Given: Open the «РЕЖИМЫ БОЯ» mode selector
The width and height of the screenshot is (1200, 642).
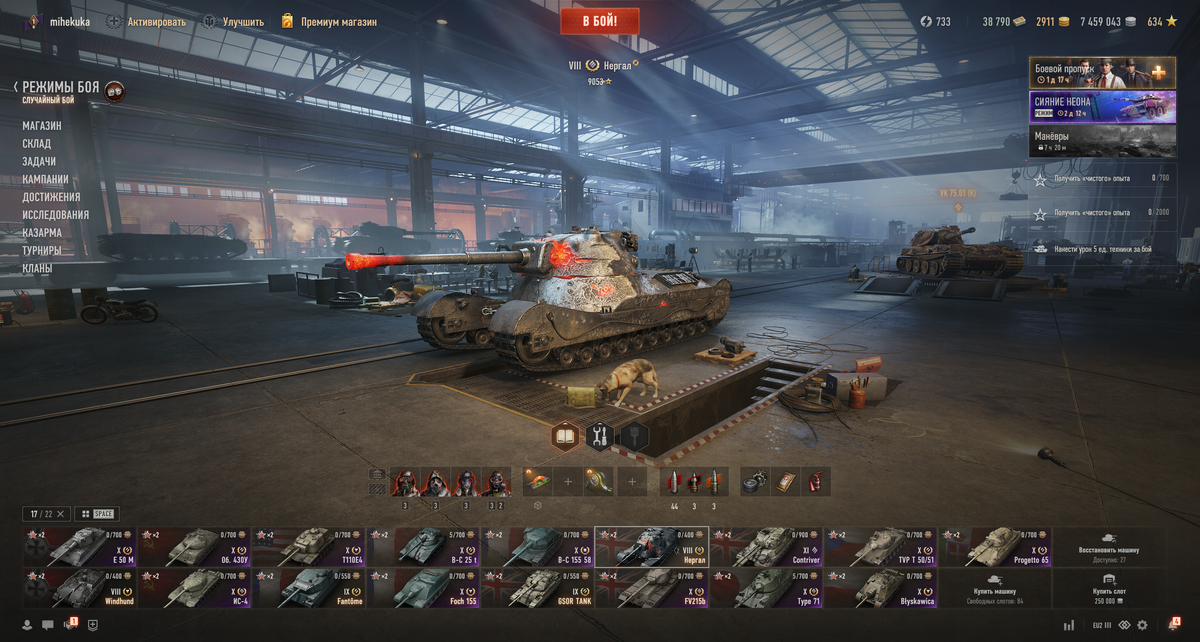Looking at the screenshot, I should point(61,88).
